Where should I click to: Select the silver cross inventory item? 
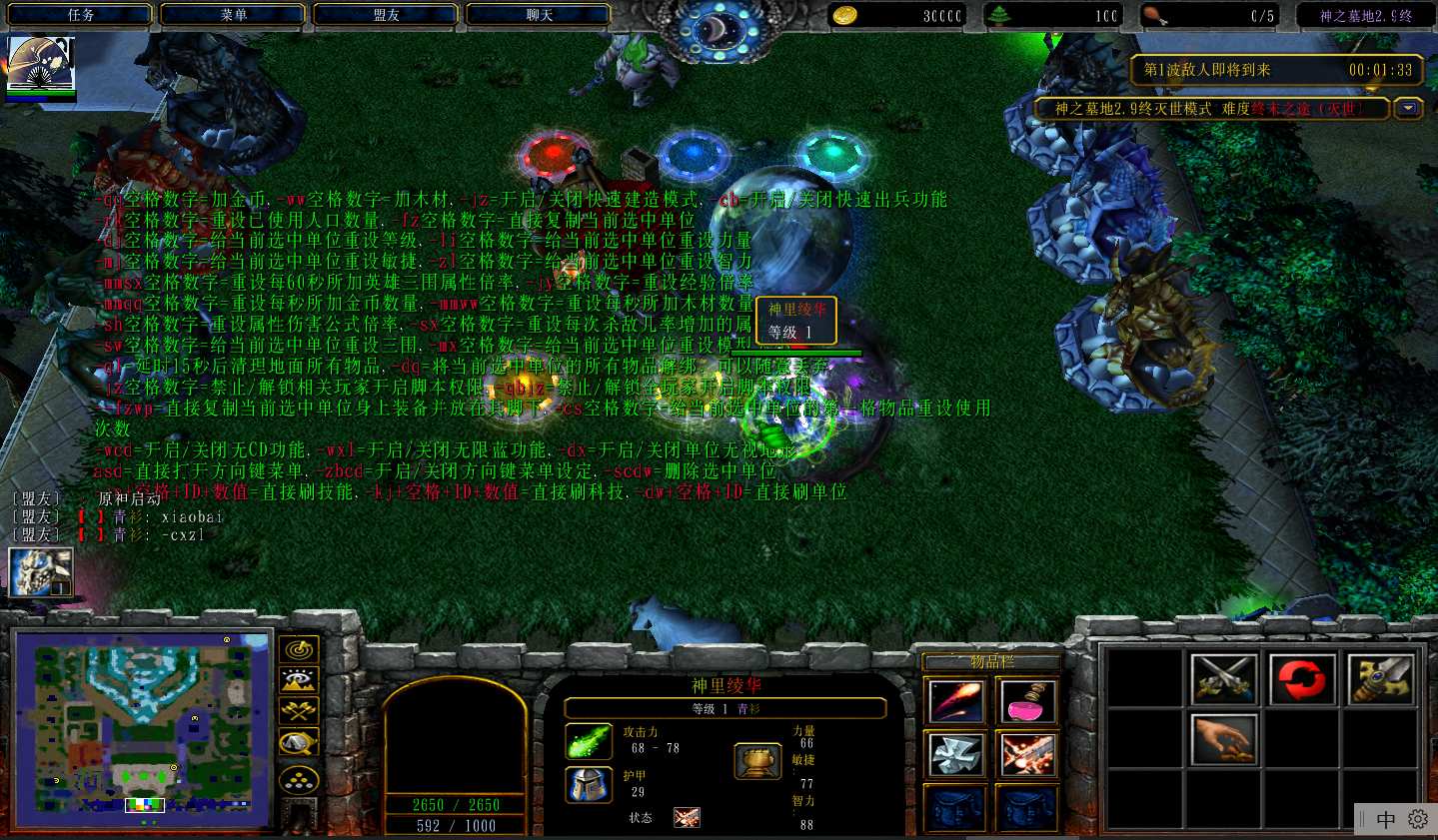tap(956, 754)
